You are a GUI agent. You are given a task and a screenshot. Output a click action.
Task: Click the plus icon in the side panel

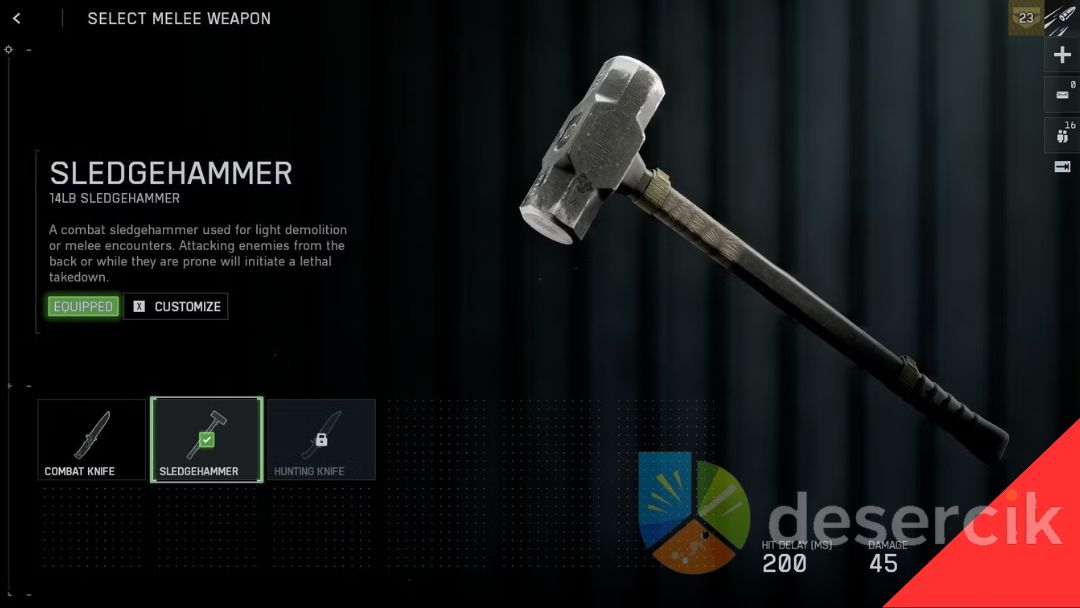1062,55
